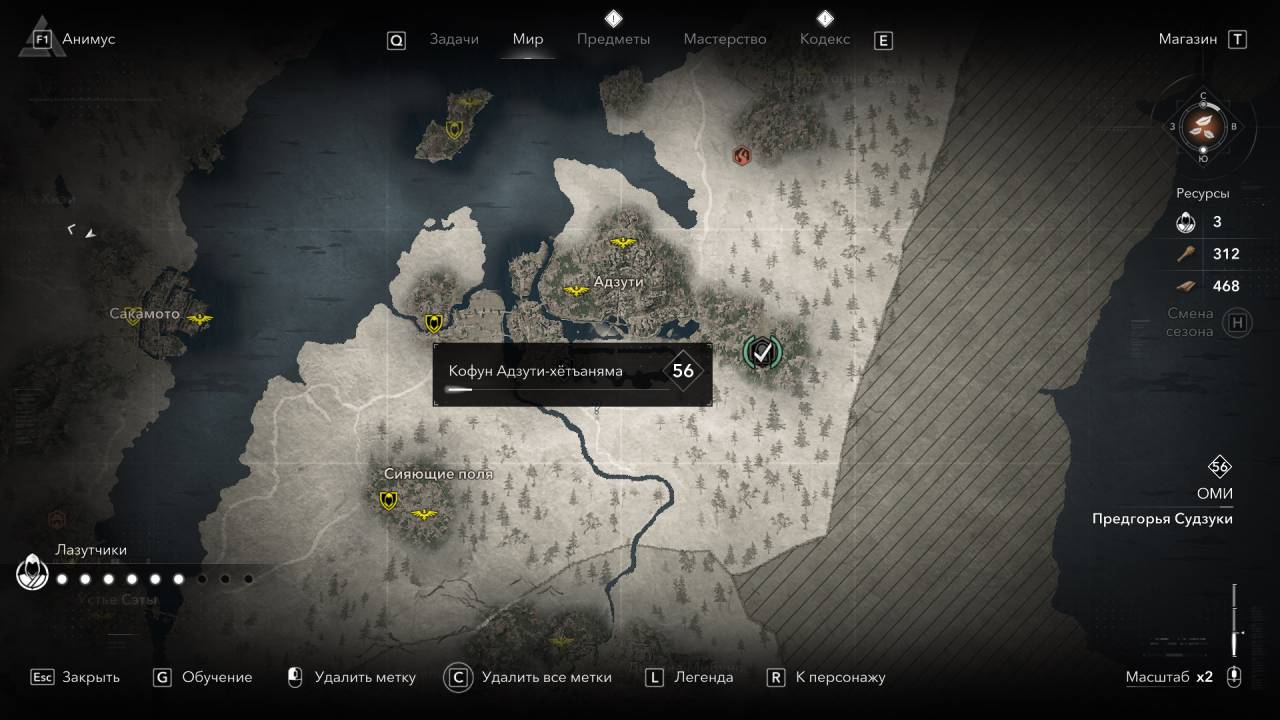Open the Анимус menu
This screenshot has width=1280, height=720.
tap(88, 39)
